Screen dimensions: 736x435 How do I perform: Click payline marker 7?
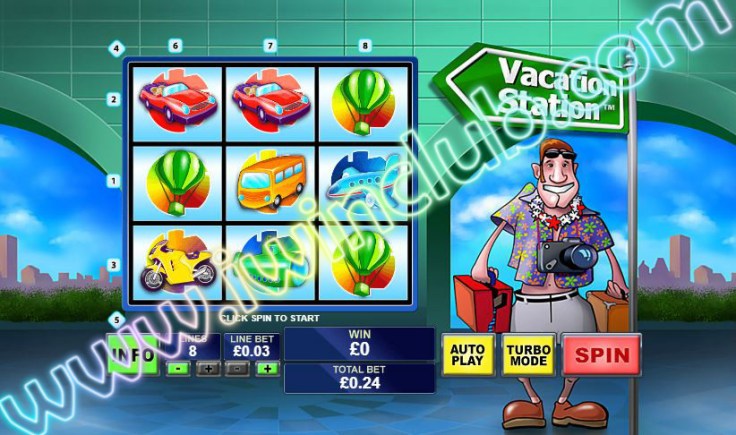pos(270,45)
